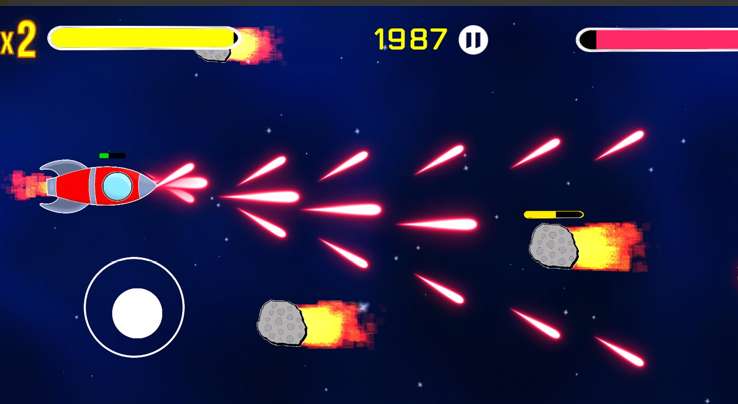Tap the virtual joystick thumb knob
738x404 pixels.
click(137, 313)
